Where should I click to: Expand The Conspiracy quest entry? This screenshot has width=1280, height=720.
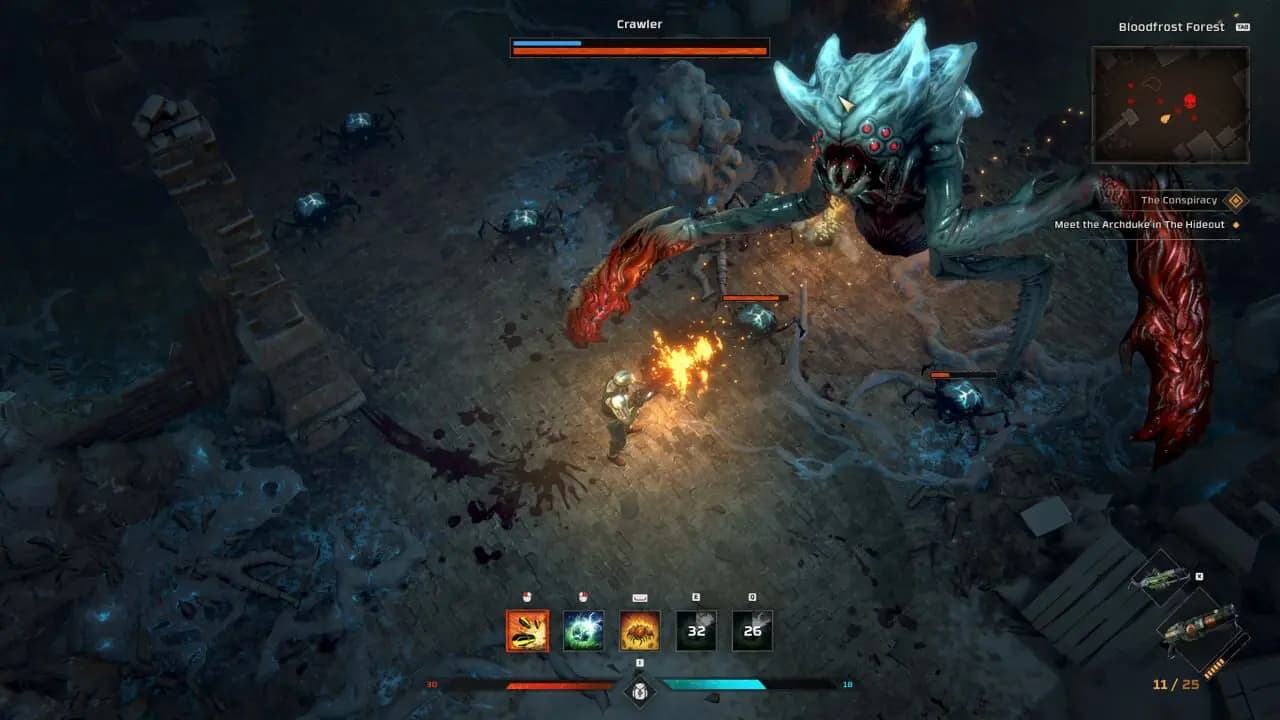click(x=1178, y=200)
